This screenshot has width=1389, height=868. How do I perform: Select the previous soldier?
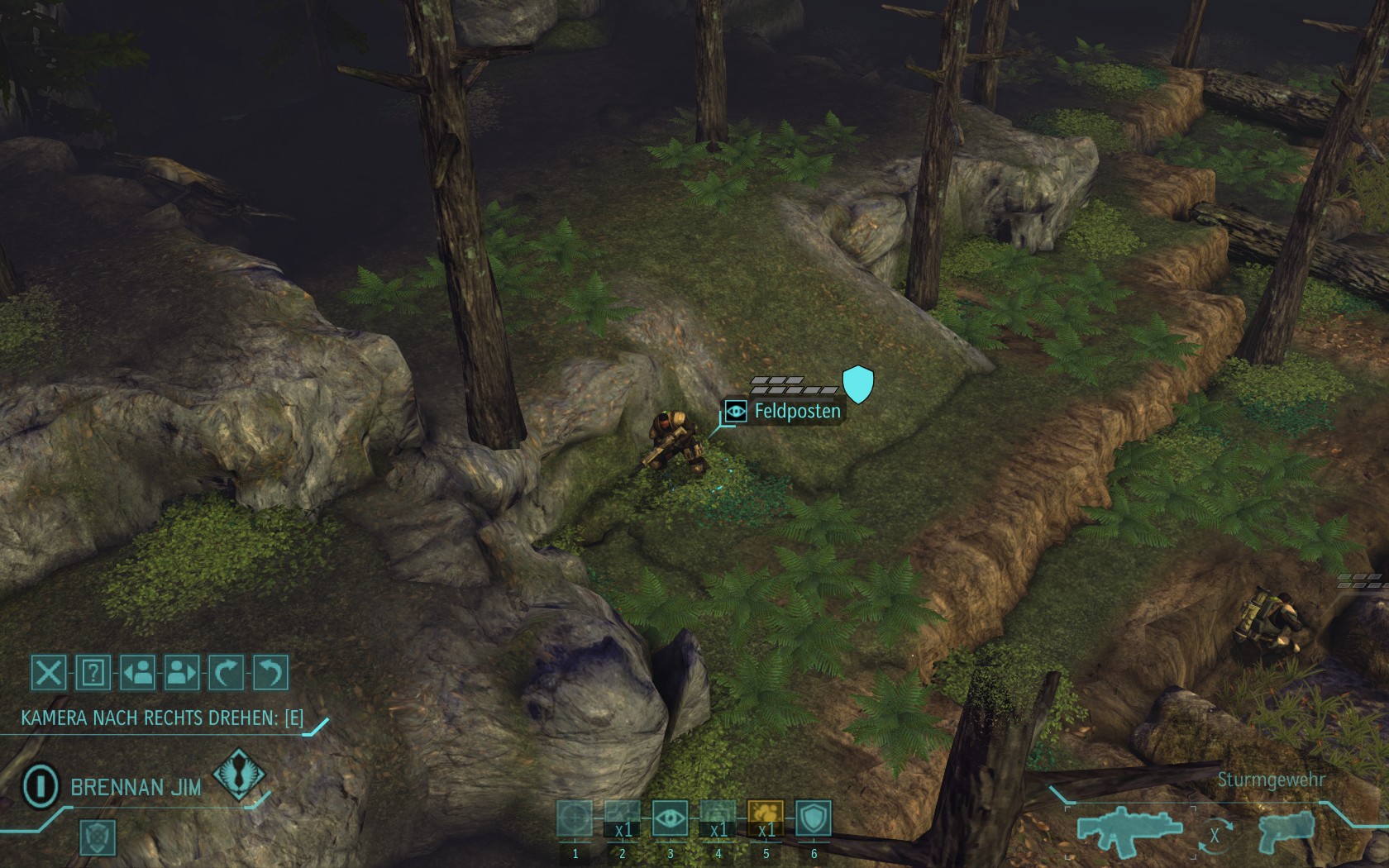pyautogui.click(x=138, y=673)
